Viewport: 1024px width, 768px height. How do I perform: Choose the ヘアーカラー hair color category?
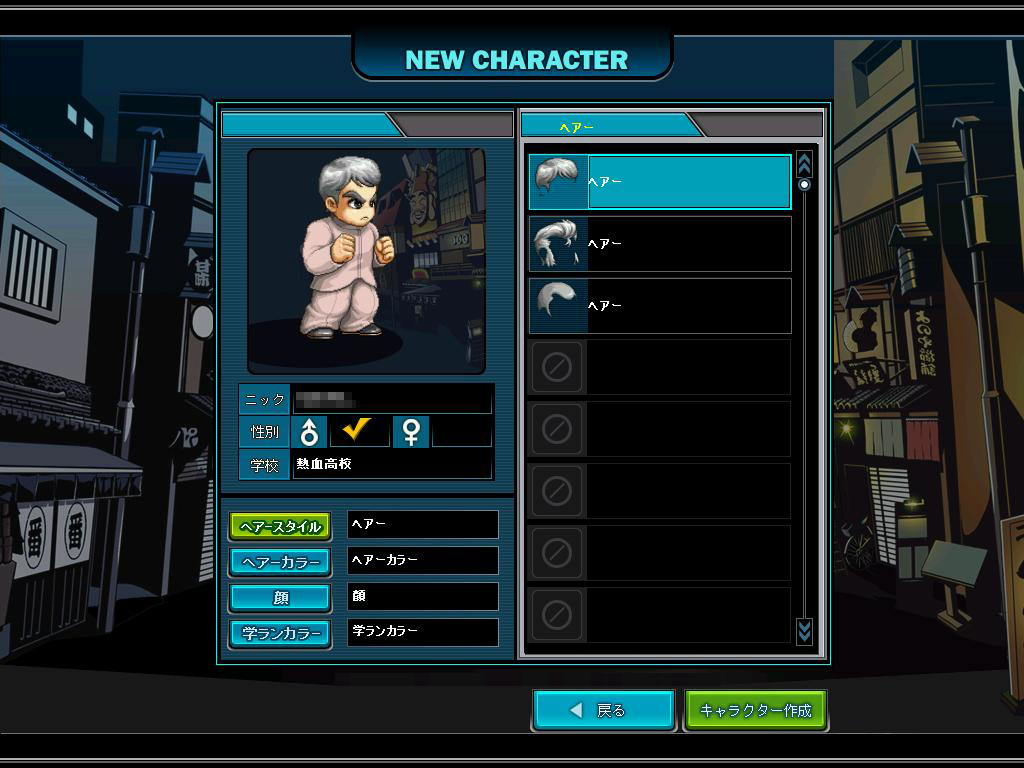[x=280, y=562]
